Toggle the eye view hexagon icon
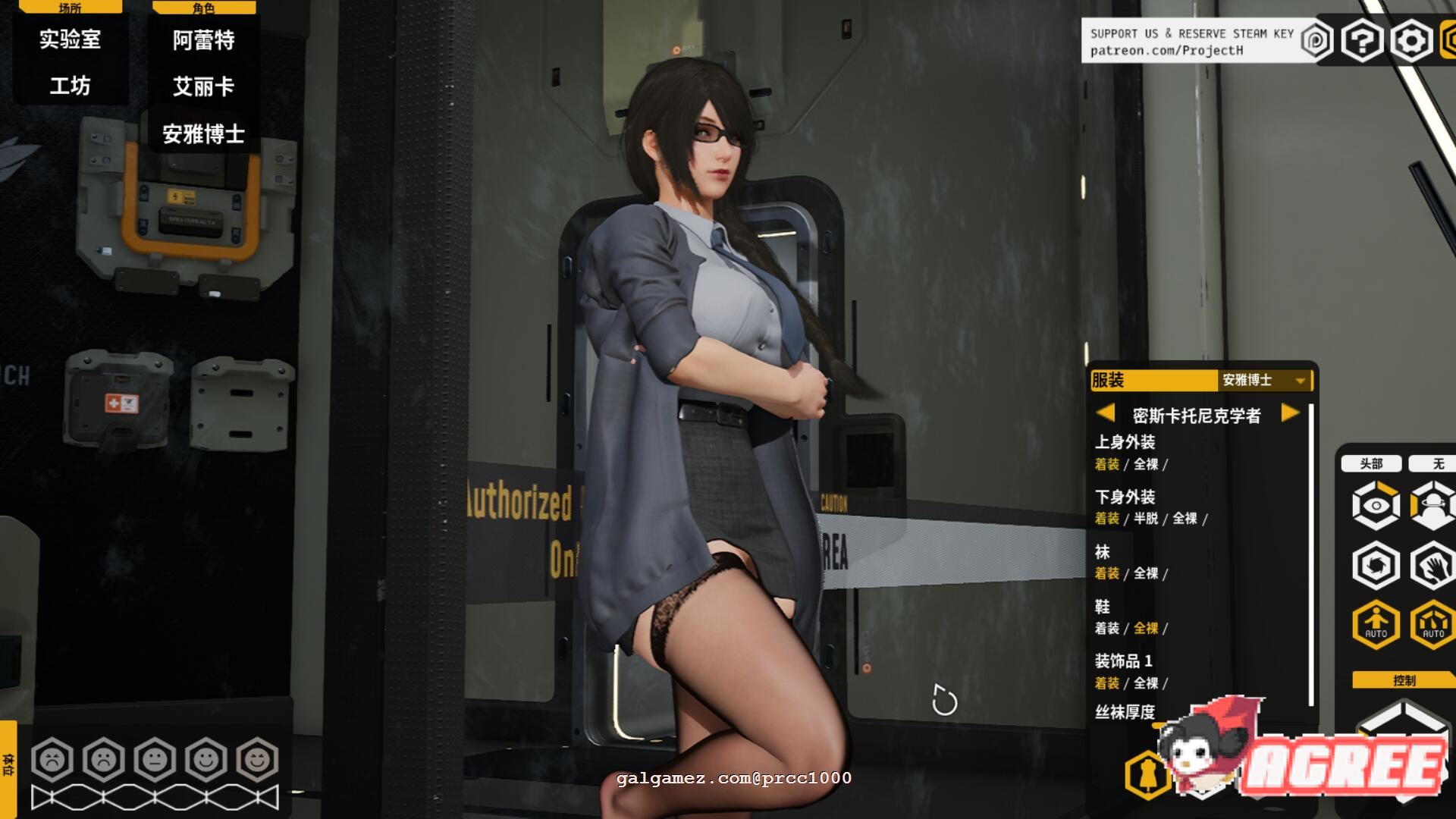The height and width of the screenshot is (819, 1456). [1376, 505]
